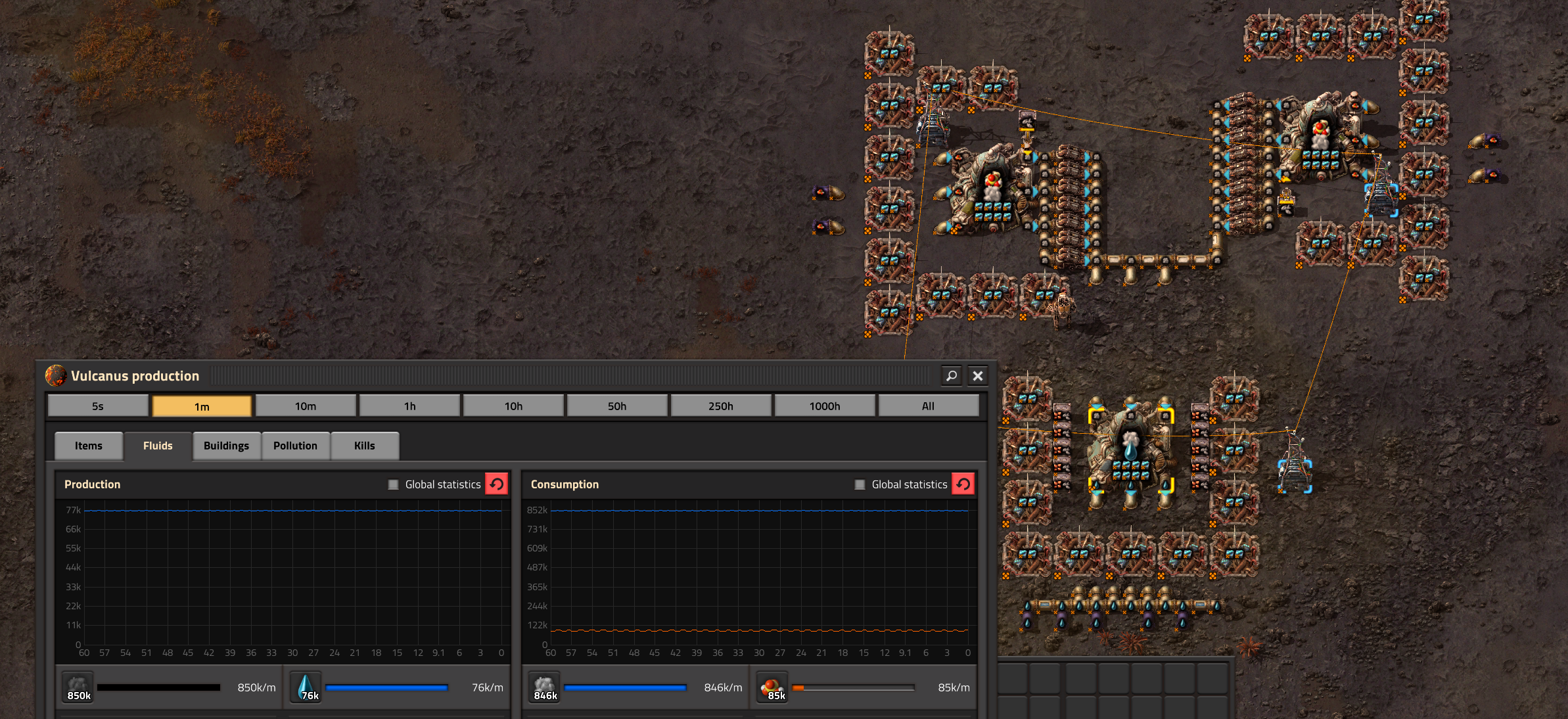1568x719 pixels.
Task: Open the Buildings tab
Action: click(226, 446)
